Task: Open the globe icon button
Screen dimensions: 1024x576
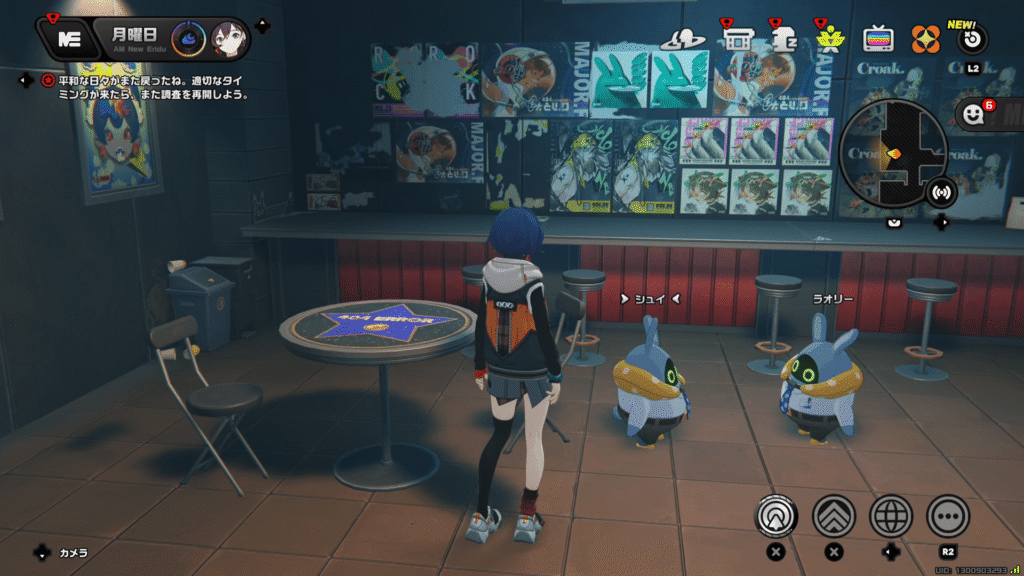Action: (891, 516)
